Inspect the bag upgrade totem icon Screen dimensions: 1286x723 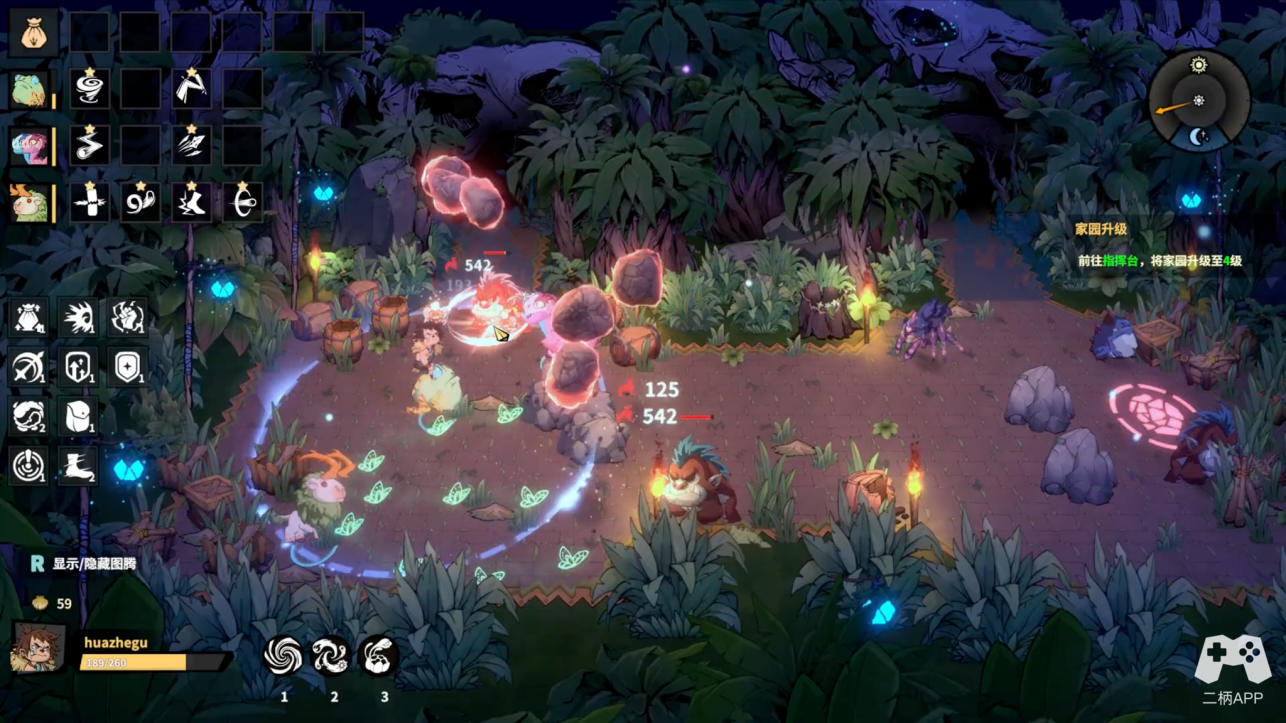click(28, 317)
